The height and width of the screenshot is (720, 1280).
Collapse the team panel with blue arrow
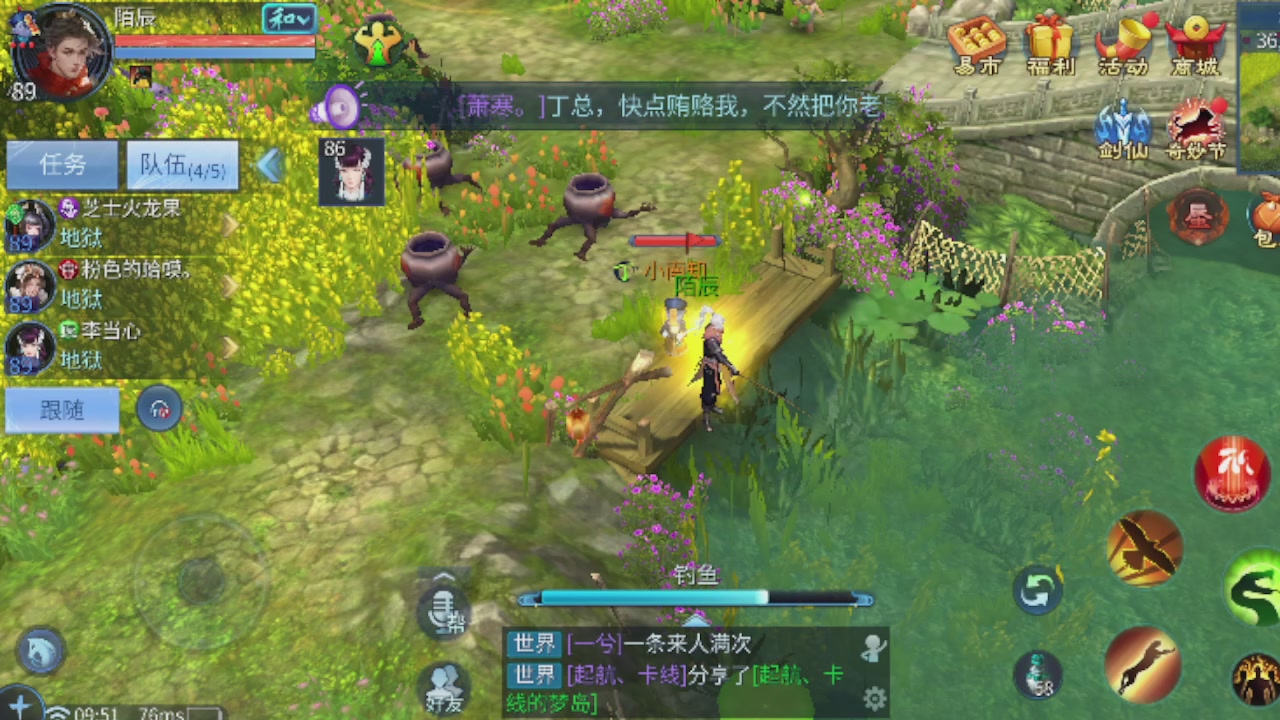point(269,166)
